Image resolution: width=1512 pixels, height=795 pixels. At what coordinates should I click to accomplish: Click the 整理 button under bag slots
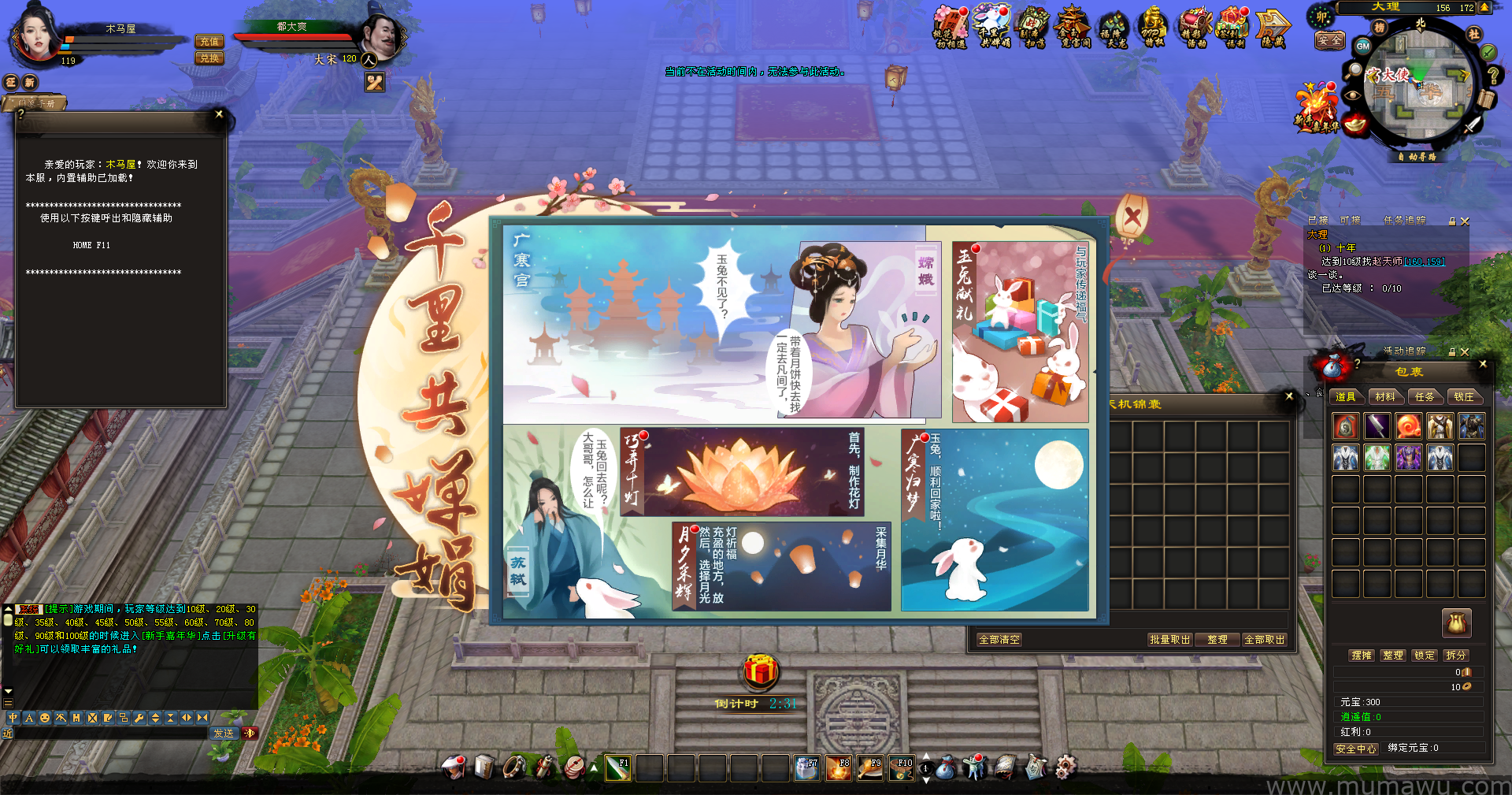pos(1393,656)
